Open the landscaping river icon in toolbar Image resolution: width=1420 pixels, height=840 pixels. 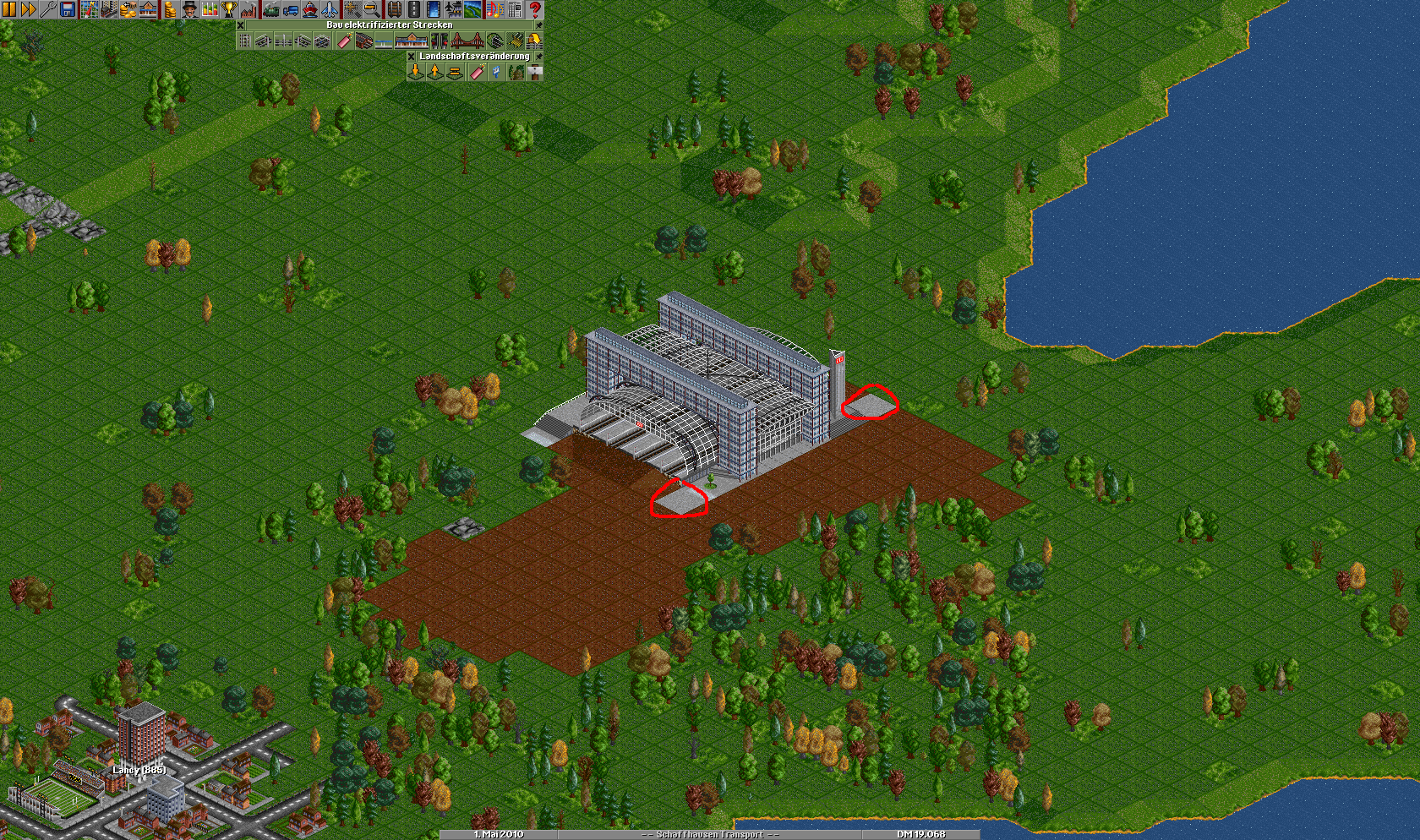coord(472,9)
